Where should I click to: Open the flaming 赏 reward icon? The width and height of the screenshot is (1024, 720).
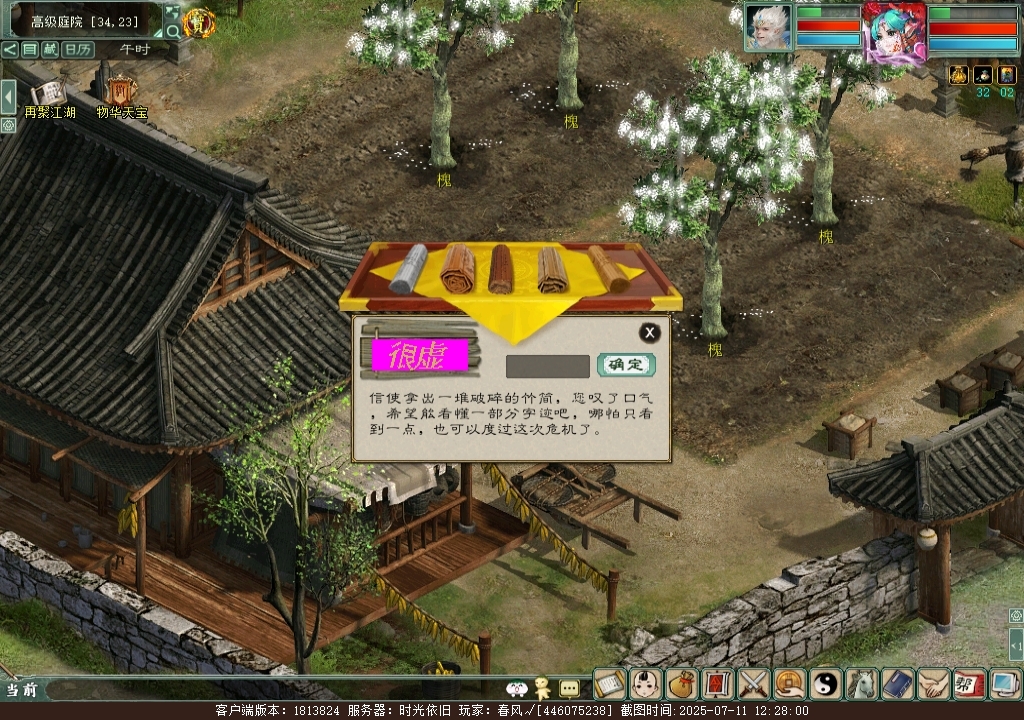[x=199, y=22]
